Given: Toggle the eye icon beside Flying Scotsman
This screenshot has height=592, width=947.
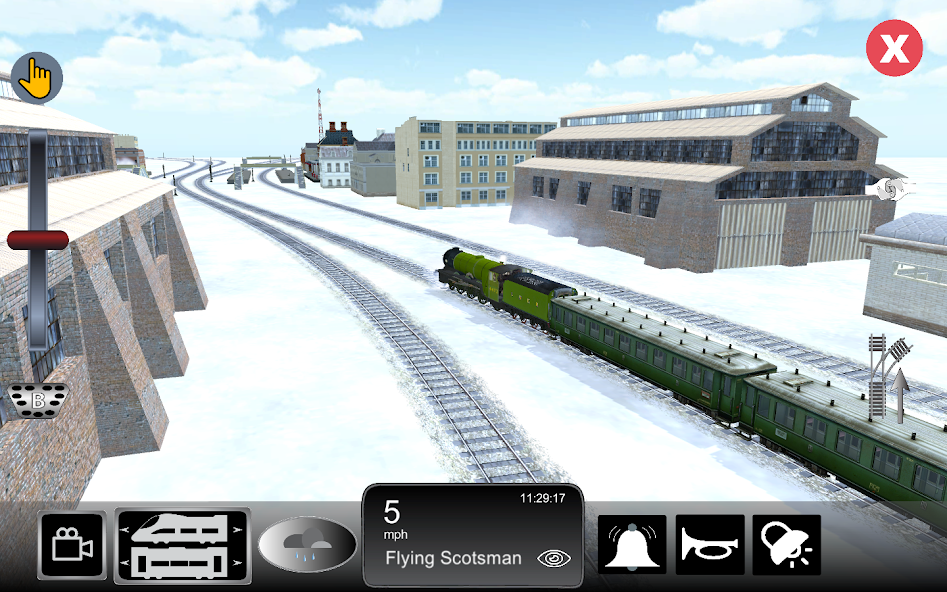Looking at the screenshot, I should click(553, 558).
